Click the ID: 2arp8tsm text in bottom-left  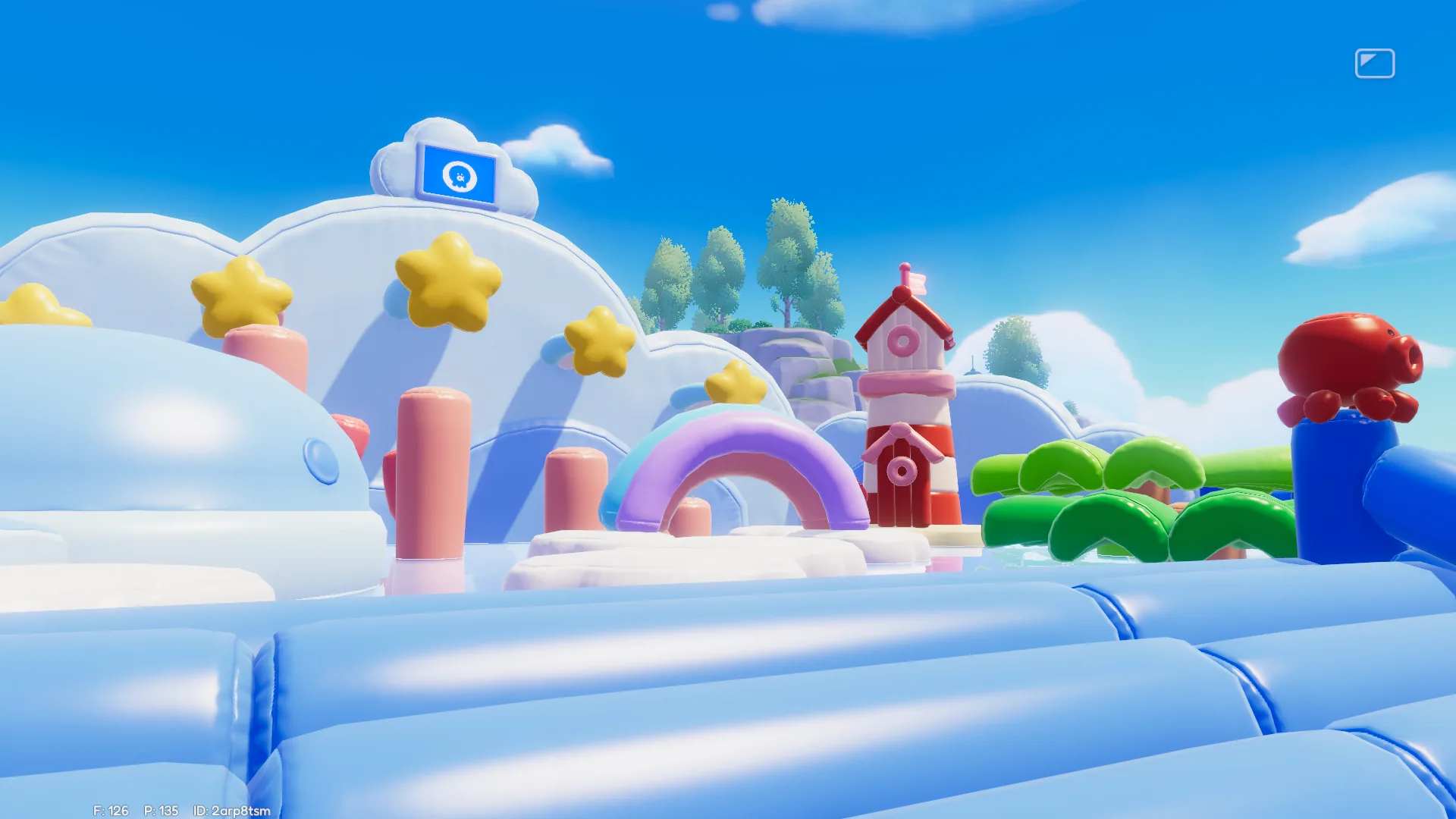[x=231, y=811]
